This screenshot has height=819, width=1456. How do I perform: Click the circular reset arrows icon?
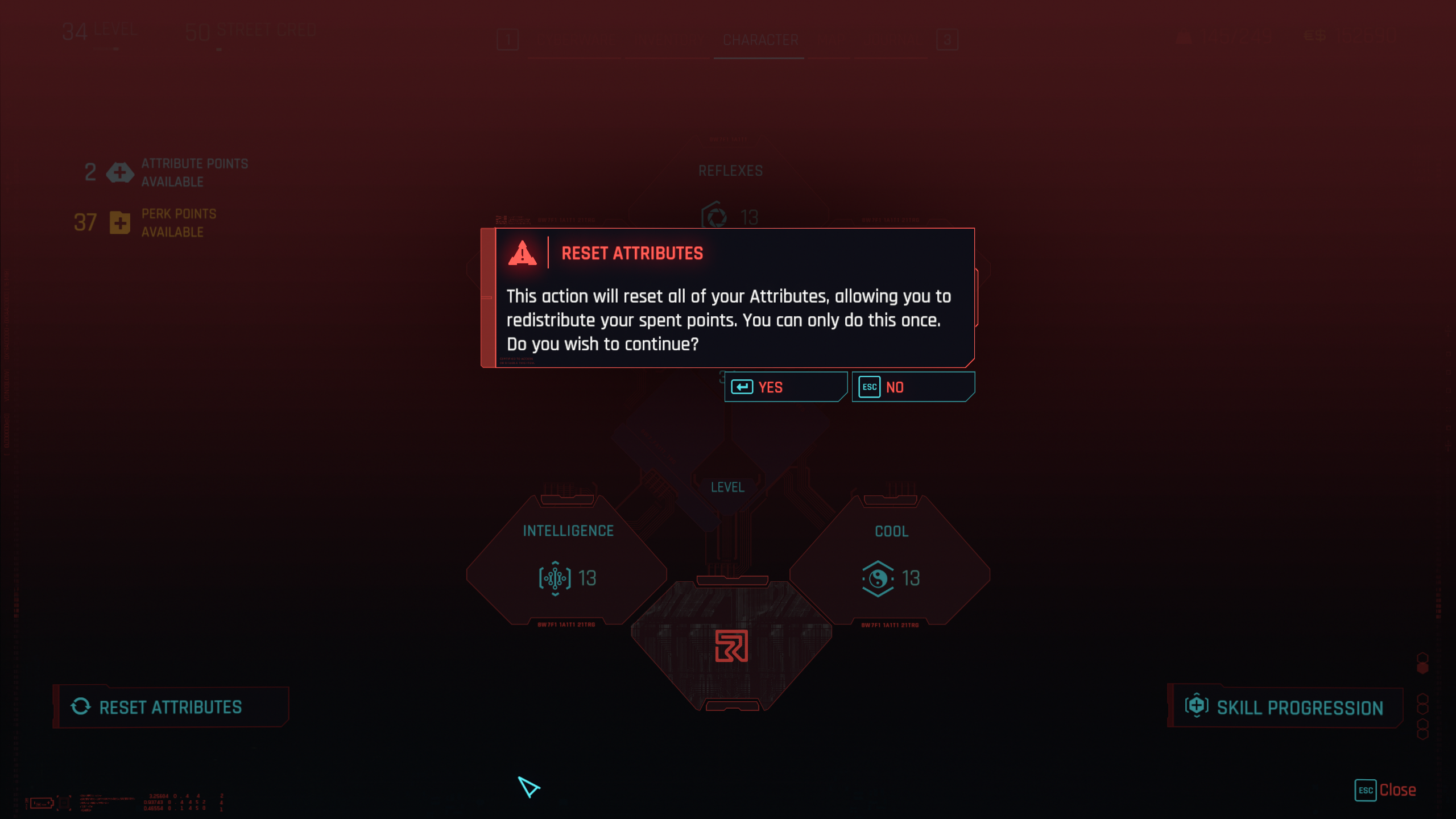coord(81,707)
